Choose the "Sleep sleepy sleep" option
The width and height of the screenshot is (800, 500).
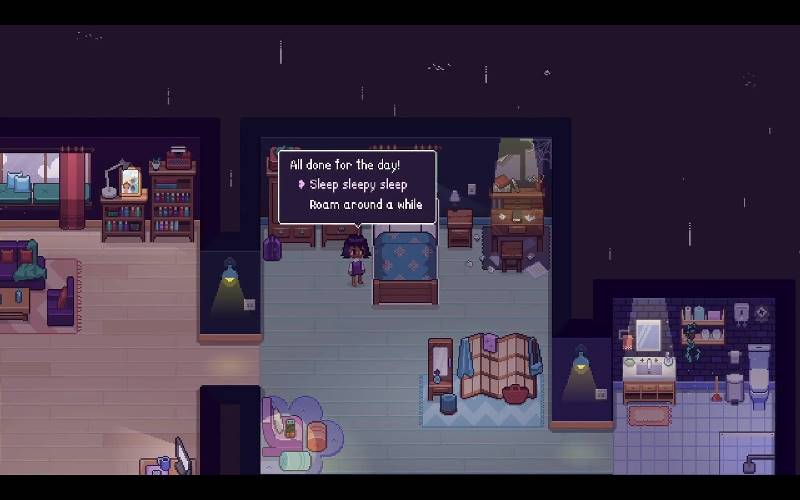(x=357, y=184)
